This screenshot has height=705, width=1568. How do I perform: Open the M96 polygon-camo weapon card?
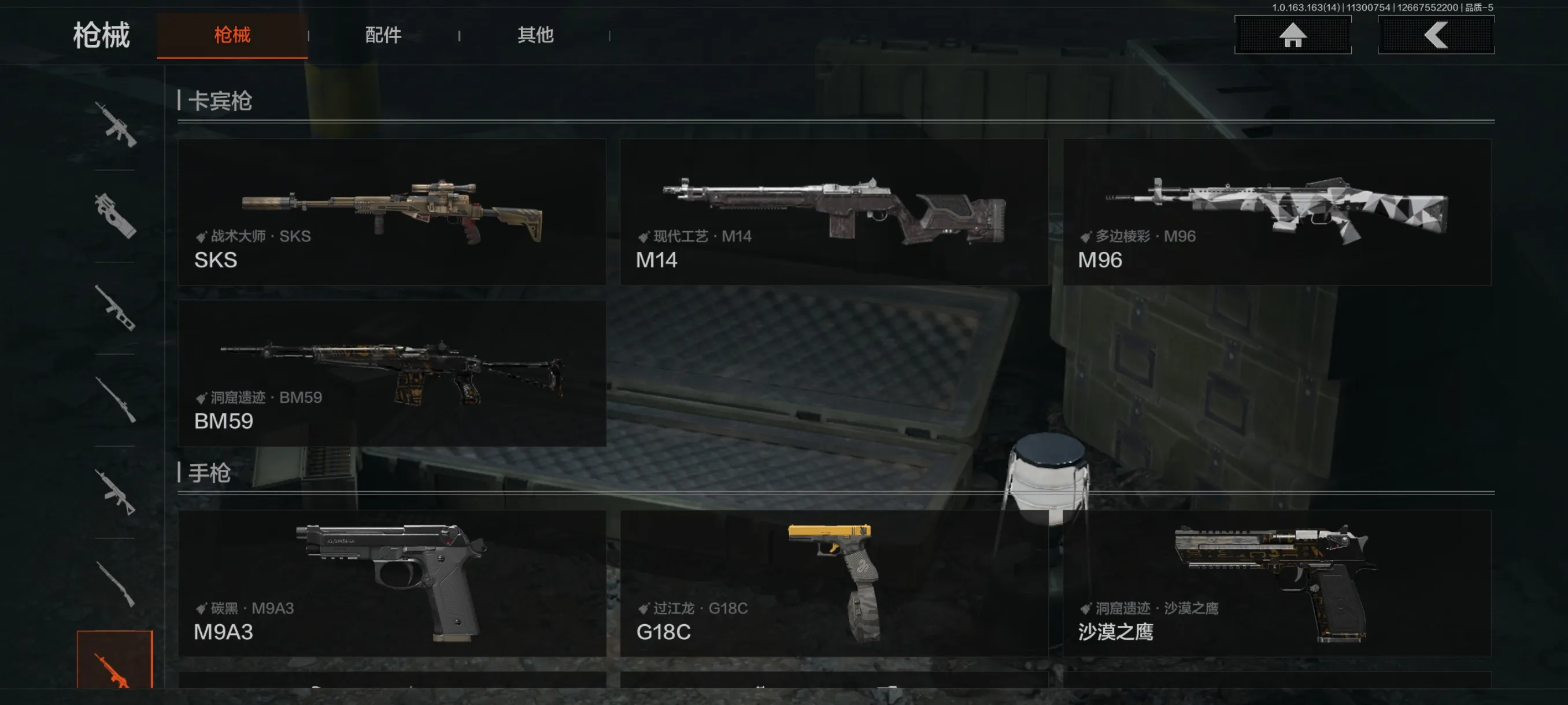[x=1277, y=211]
